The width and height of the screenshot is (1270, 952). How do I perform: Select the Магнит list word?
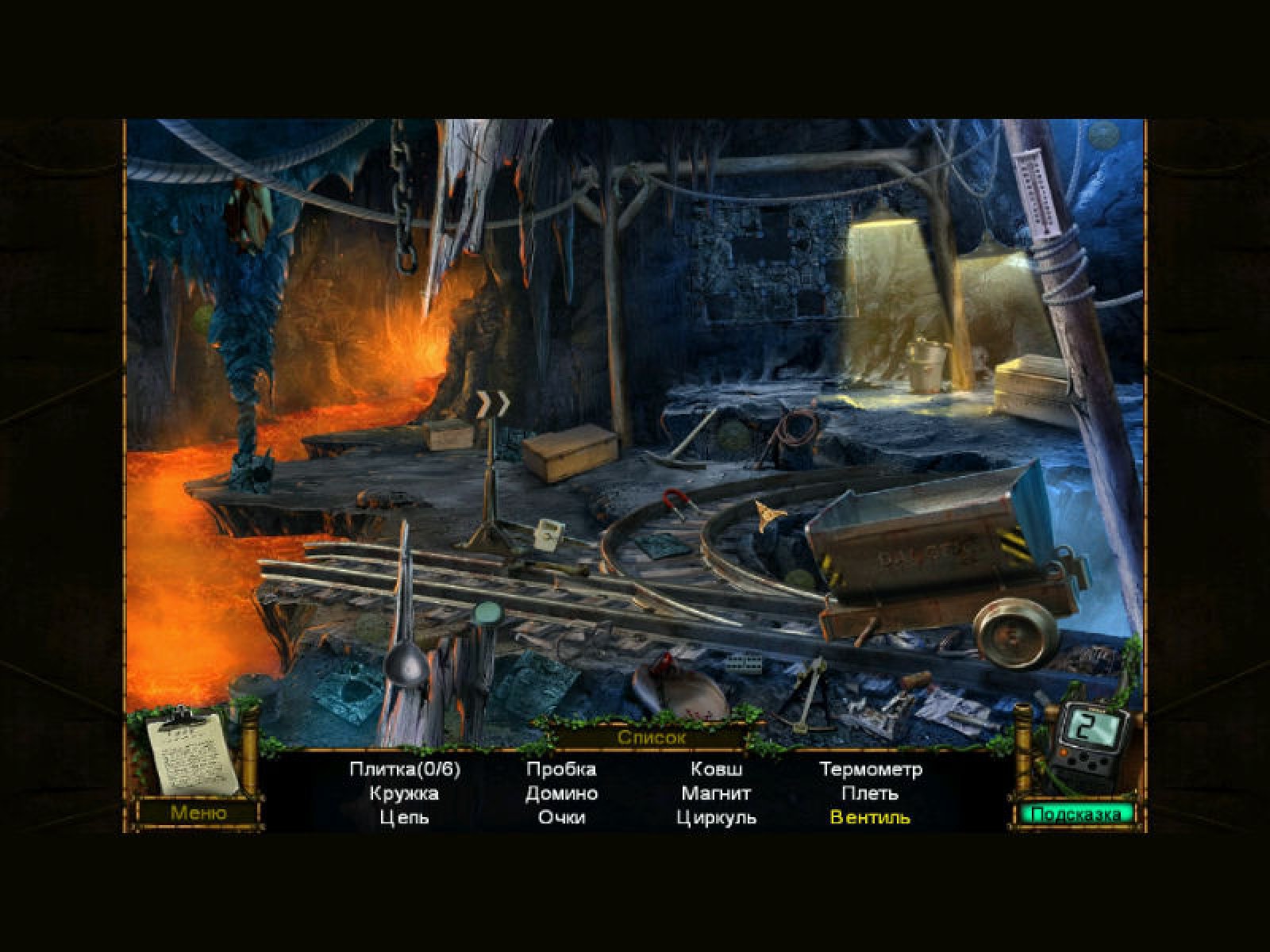click(716, 793)
